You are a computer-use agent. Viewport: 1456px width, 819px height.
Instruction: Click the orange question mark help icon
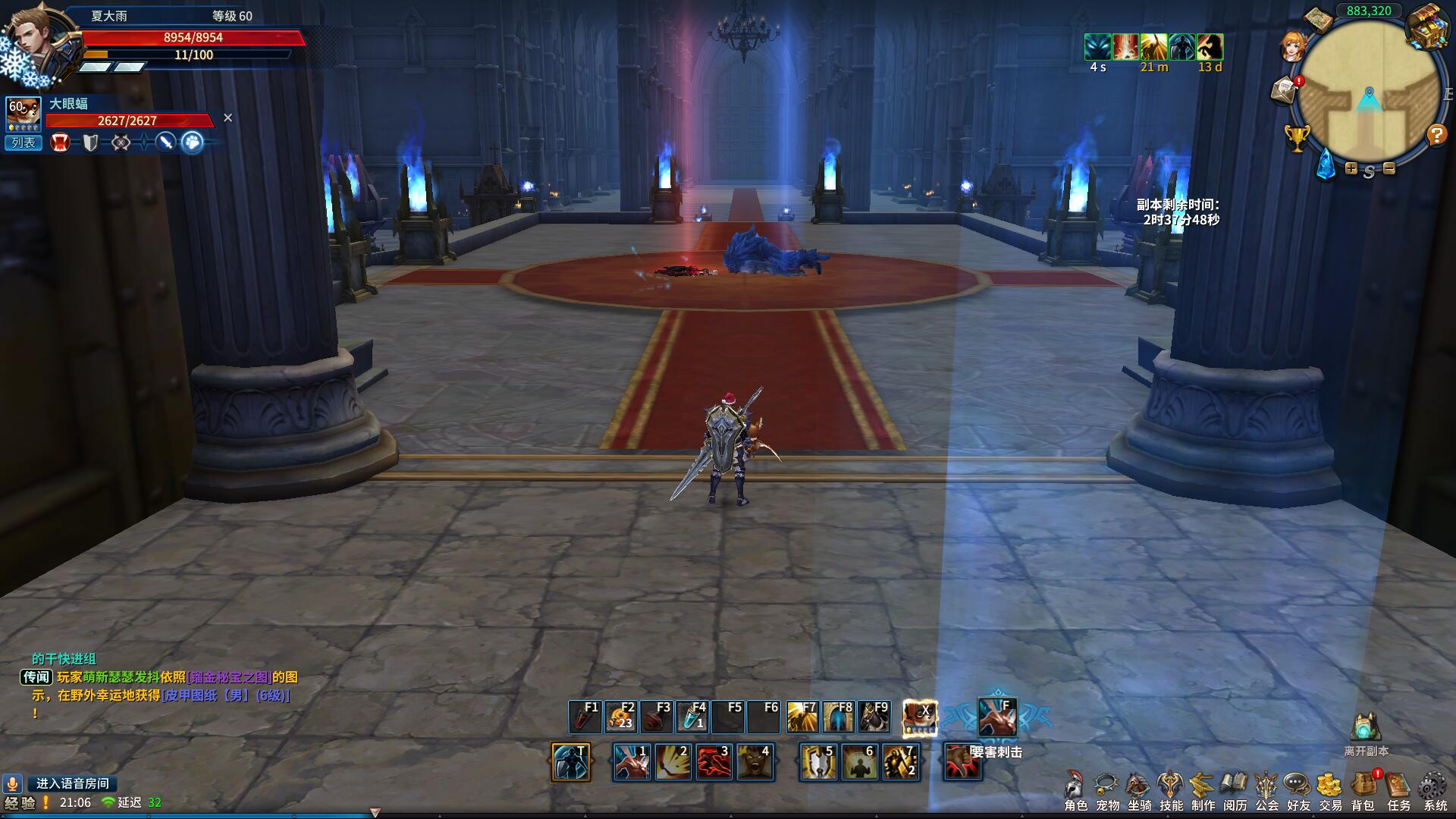pos(1436,135)
